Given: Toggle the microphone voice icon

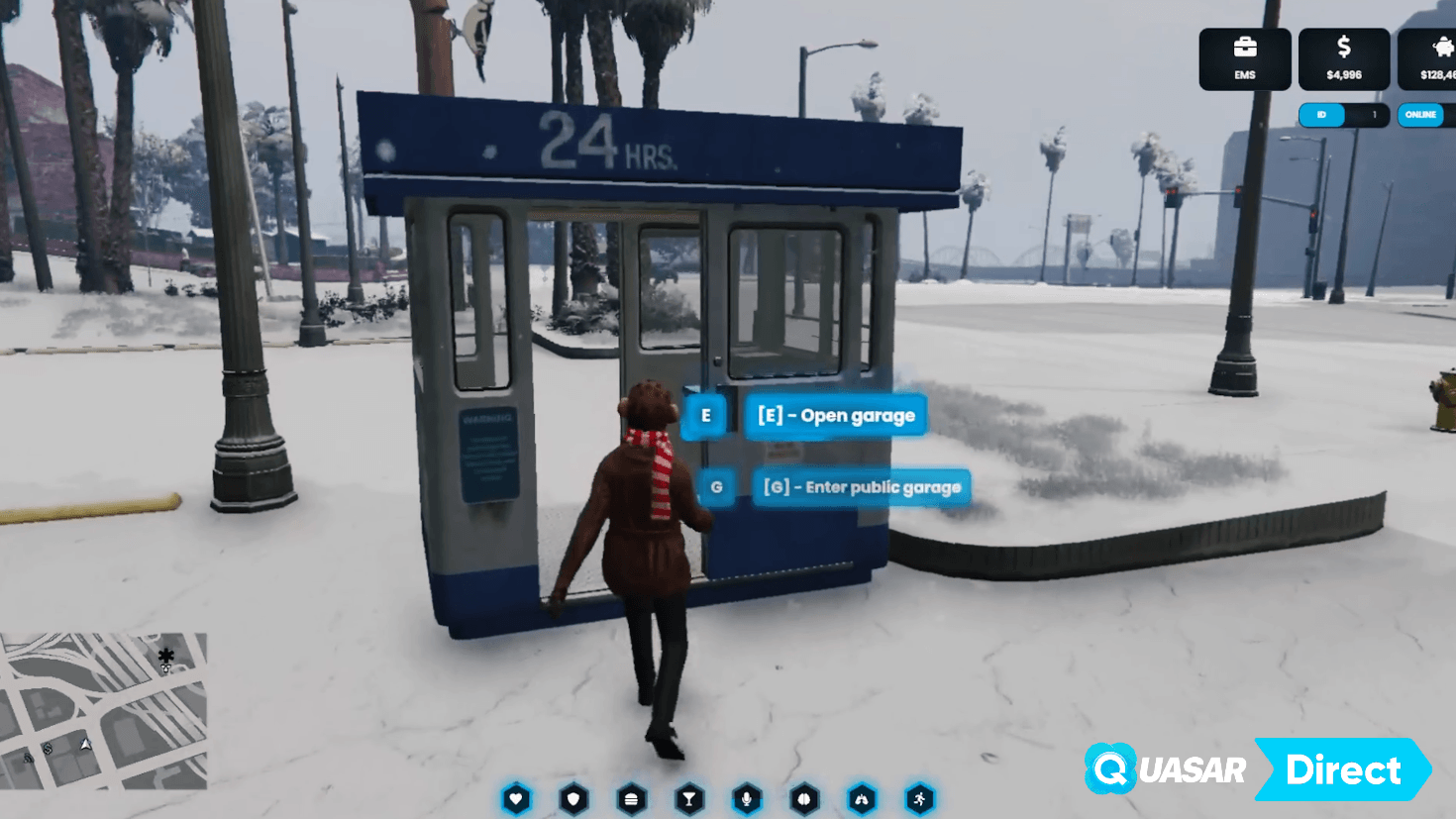Looking at the screenshot, I should pyautogui.click(x=747, y=798).
